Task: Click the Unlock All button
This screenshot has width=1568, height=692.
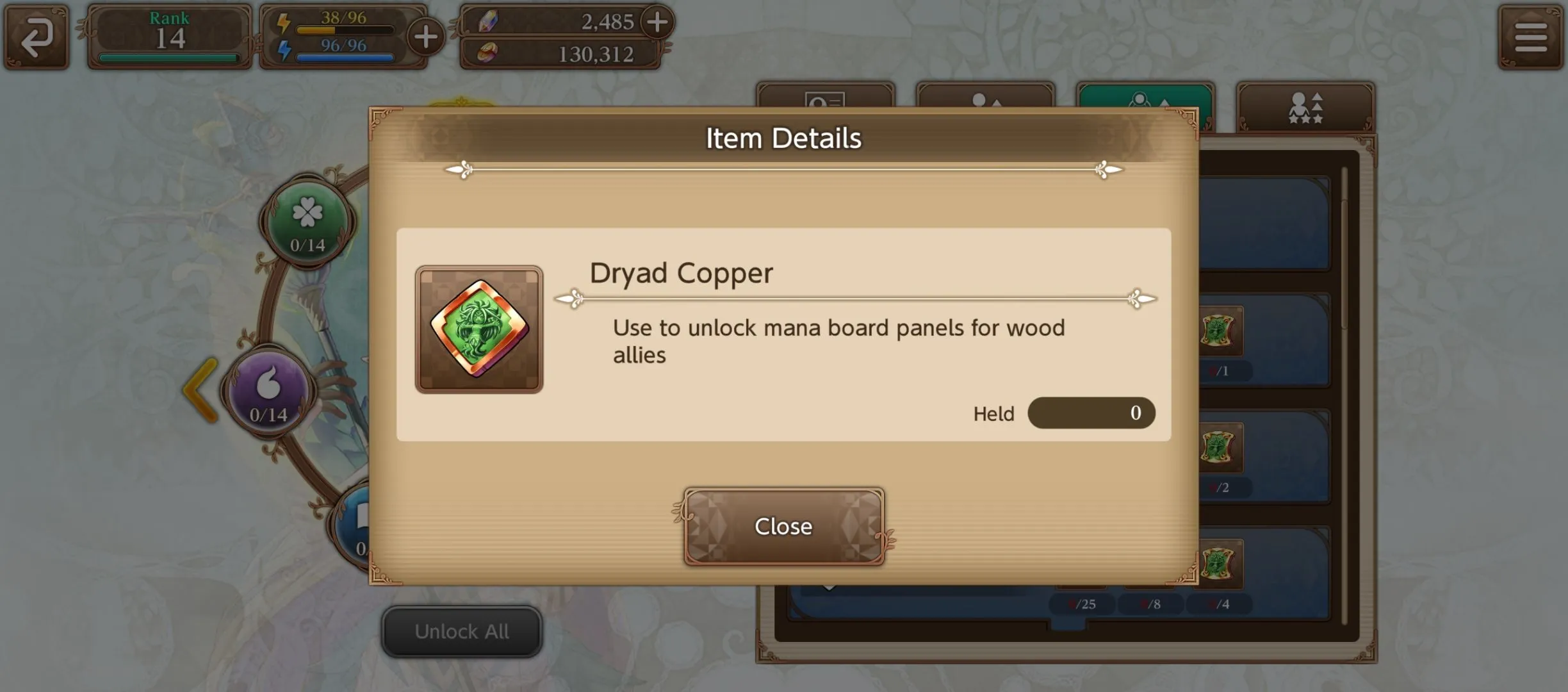Action: 462,632
